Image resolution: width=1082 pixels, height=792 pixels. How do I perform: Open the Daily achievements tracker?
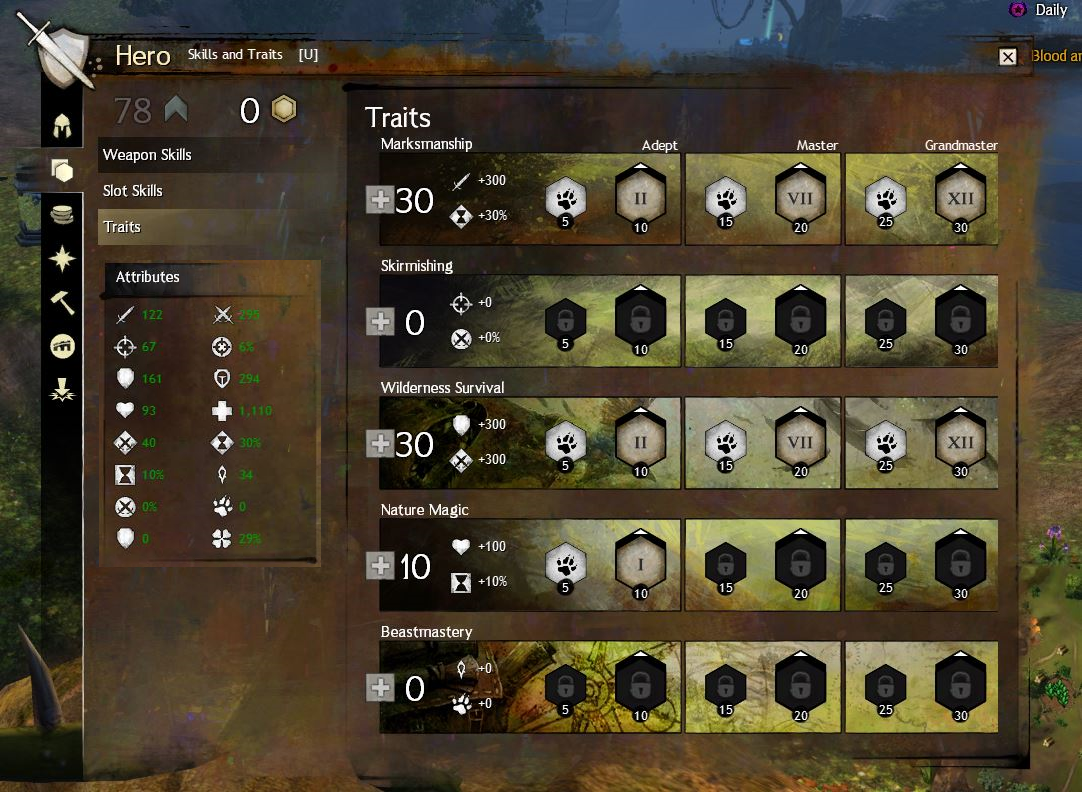tap(1042, 10)
